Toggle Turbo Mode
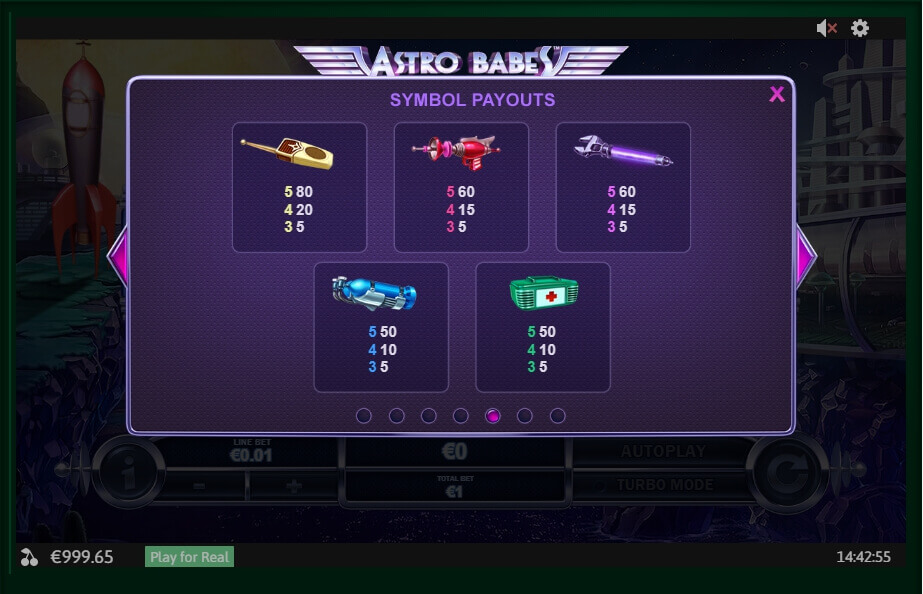Viewport: 923px width, 594px height. click(x=664, y=485)
